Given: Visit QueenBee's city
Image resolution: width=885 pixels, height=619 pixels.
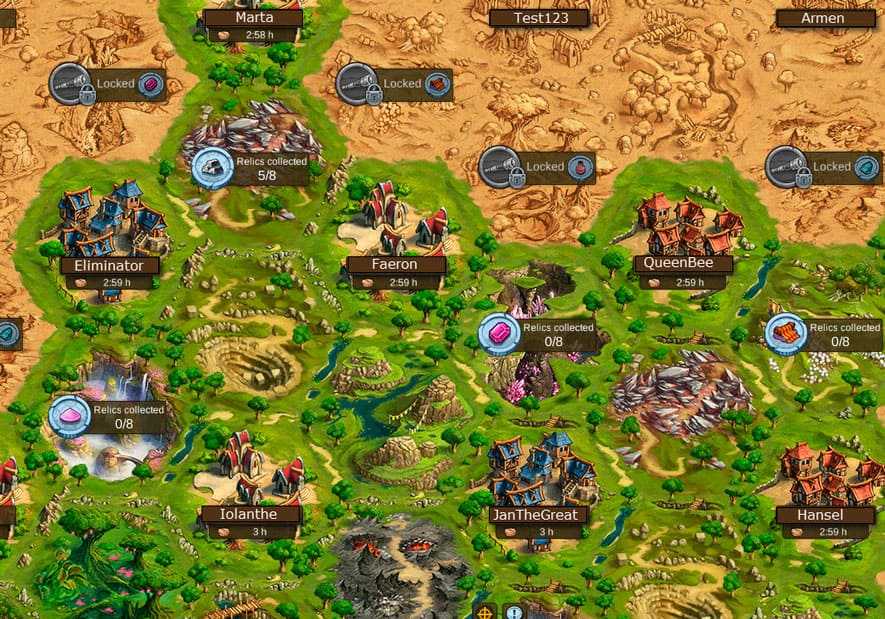Looking at the screenshot, I should (x=682, y=265).
